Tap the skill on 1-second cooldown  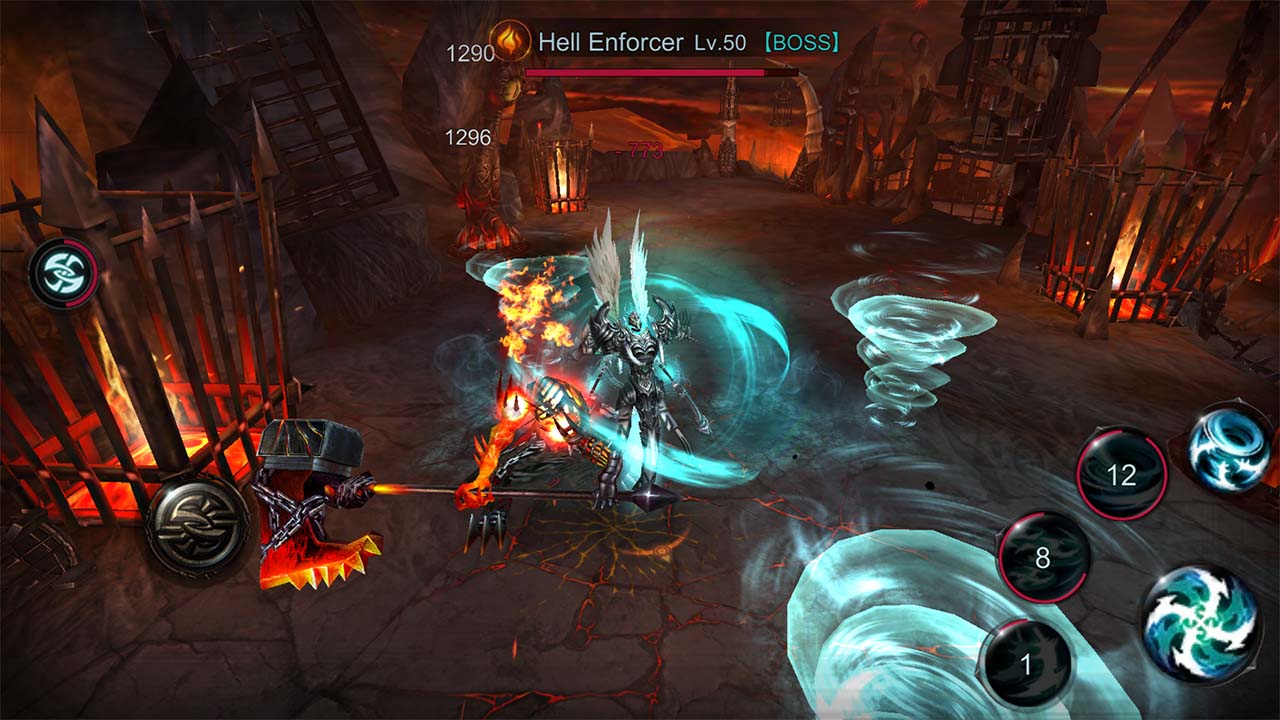[x=1025, y=664]
